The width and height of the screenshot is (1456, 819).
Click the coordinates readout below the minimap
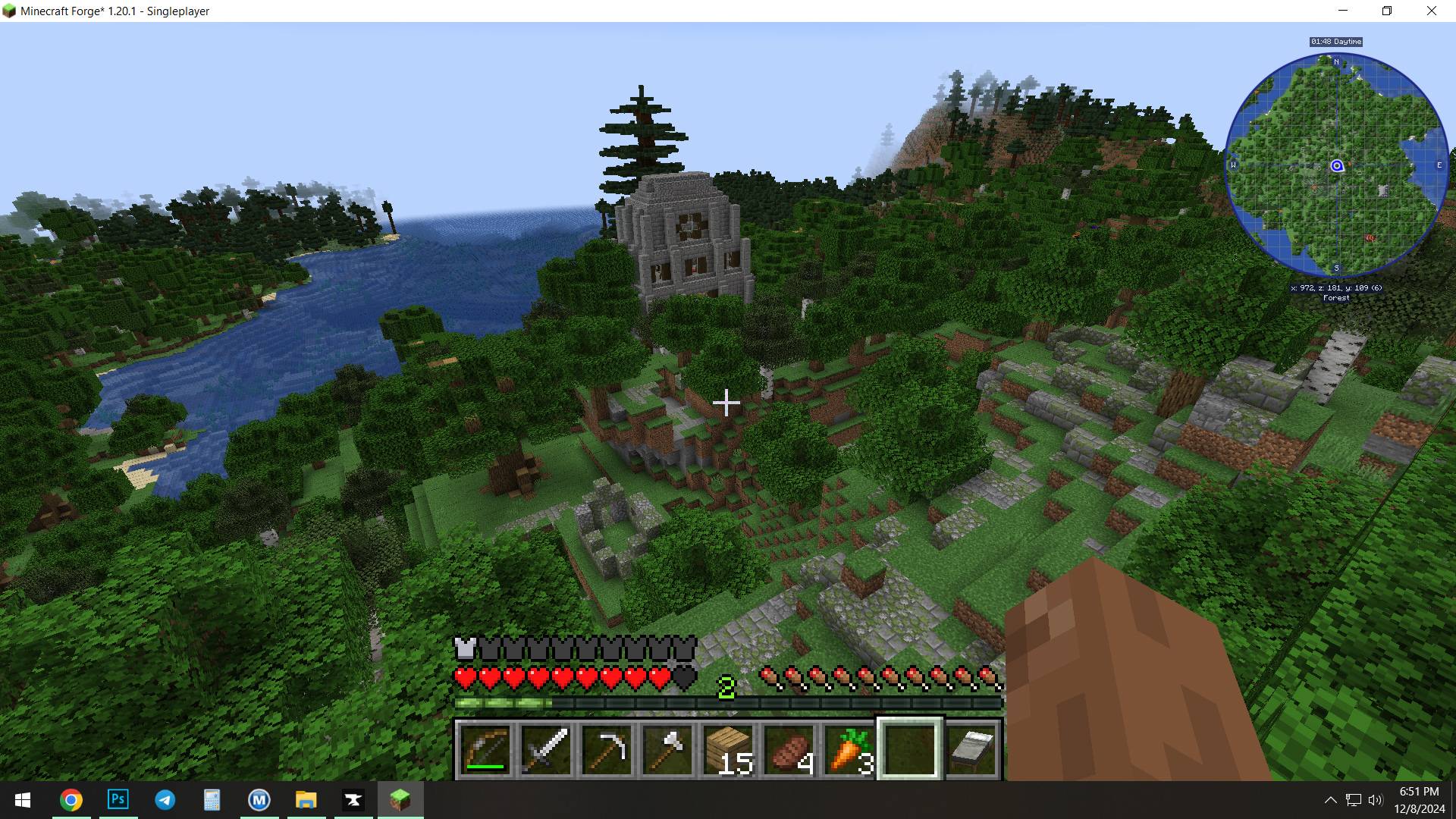pos(1336,287)
